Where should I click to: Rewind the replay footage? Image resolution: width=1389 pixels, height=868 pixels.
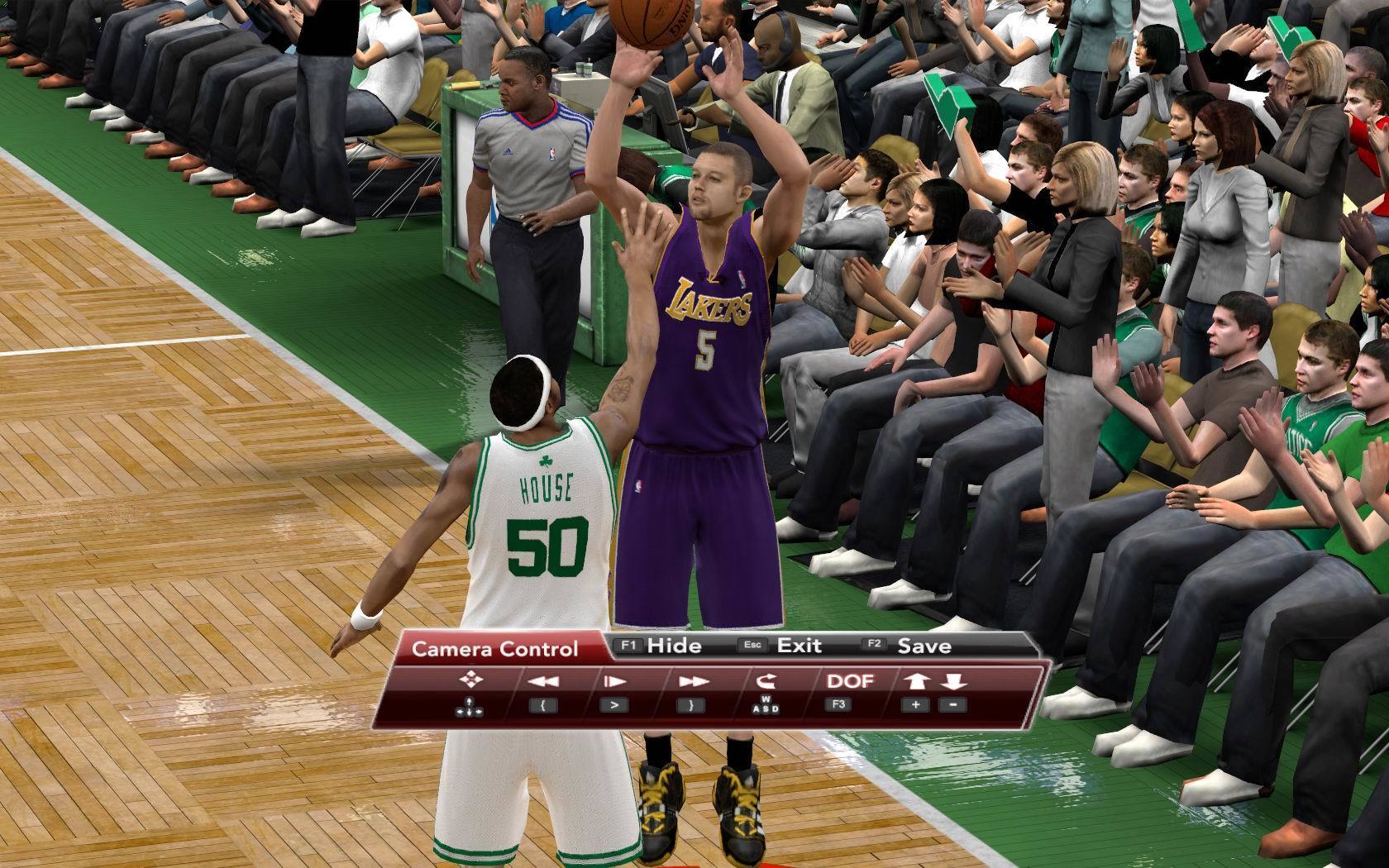pos(543,681)
